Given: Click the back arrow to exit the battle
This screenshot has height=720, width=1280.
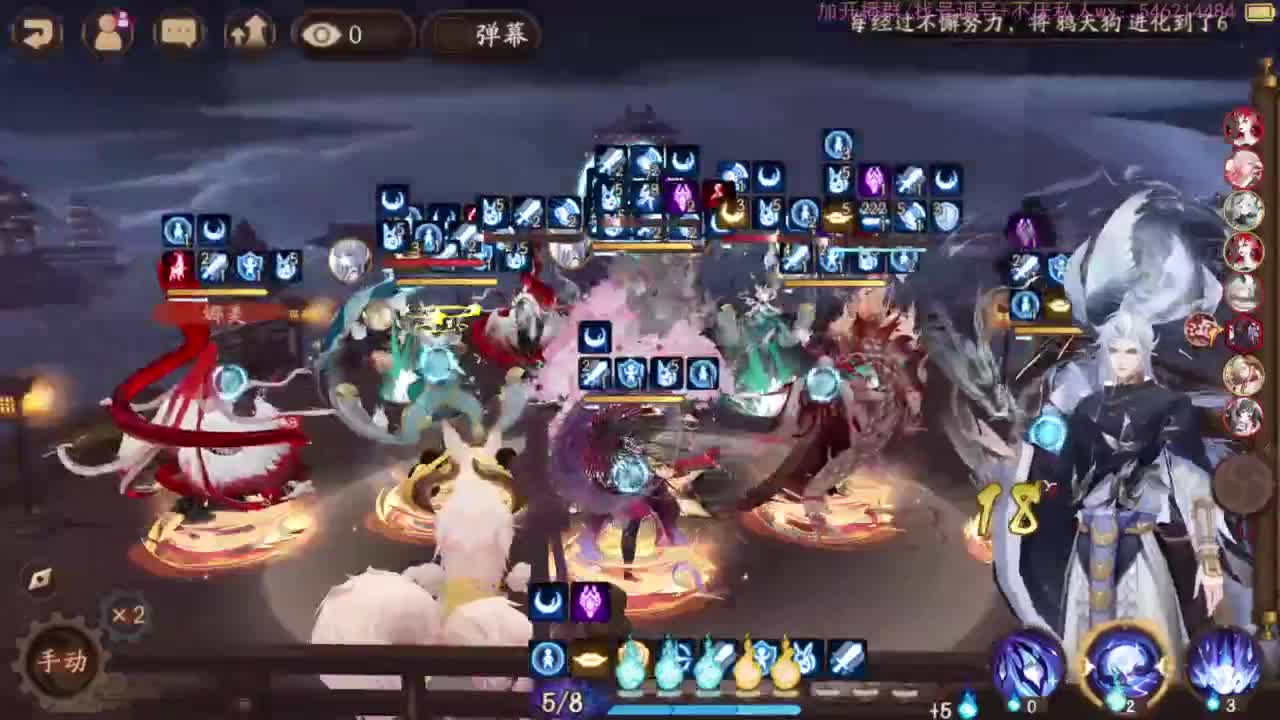Looking at the screenshot, I should point(37,33).
